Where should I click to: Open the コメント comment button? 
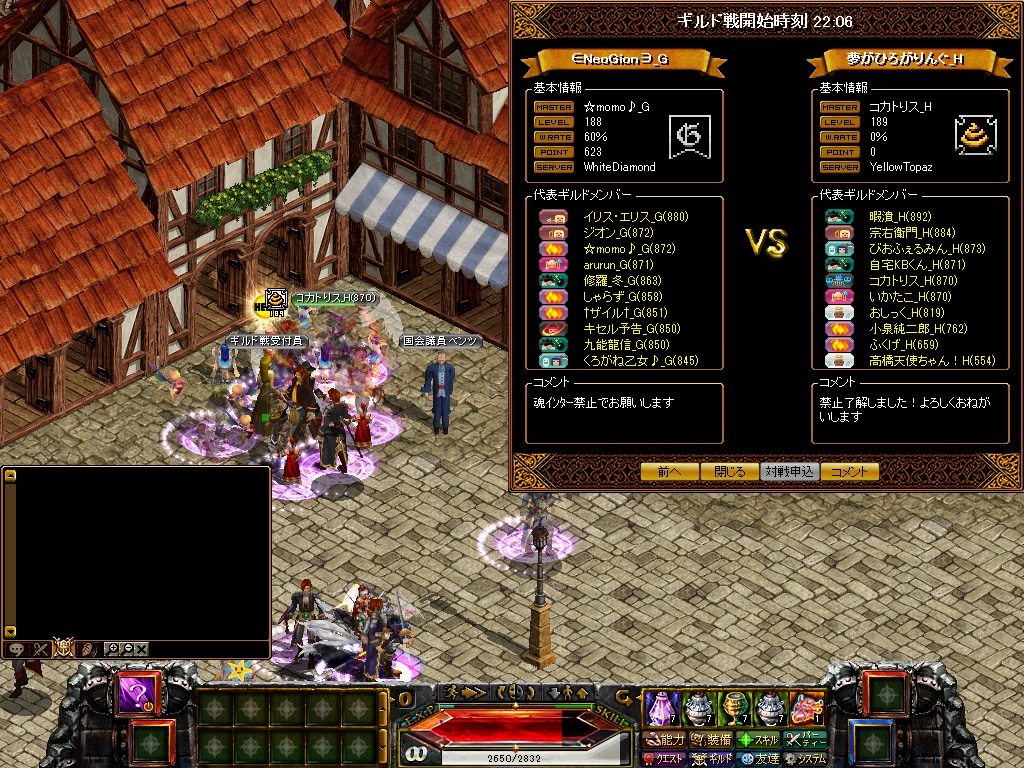(x=850, y=472)
